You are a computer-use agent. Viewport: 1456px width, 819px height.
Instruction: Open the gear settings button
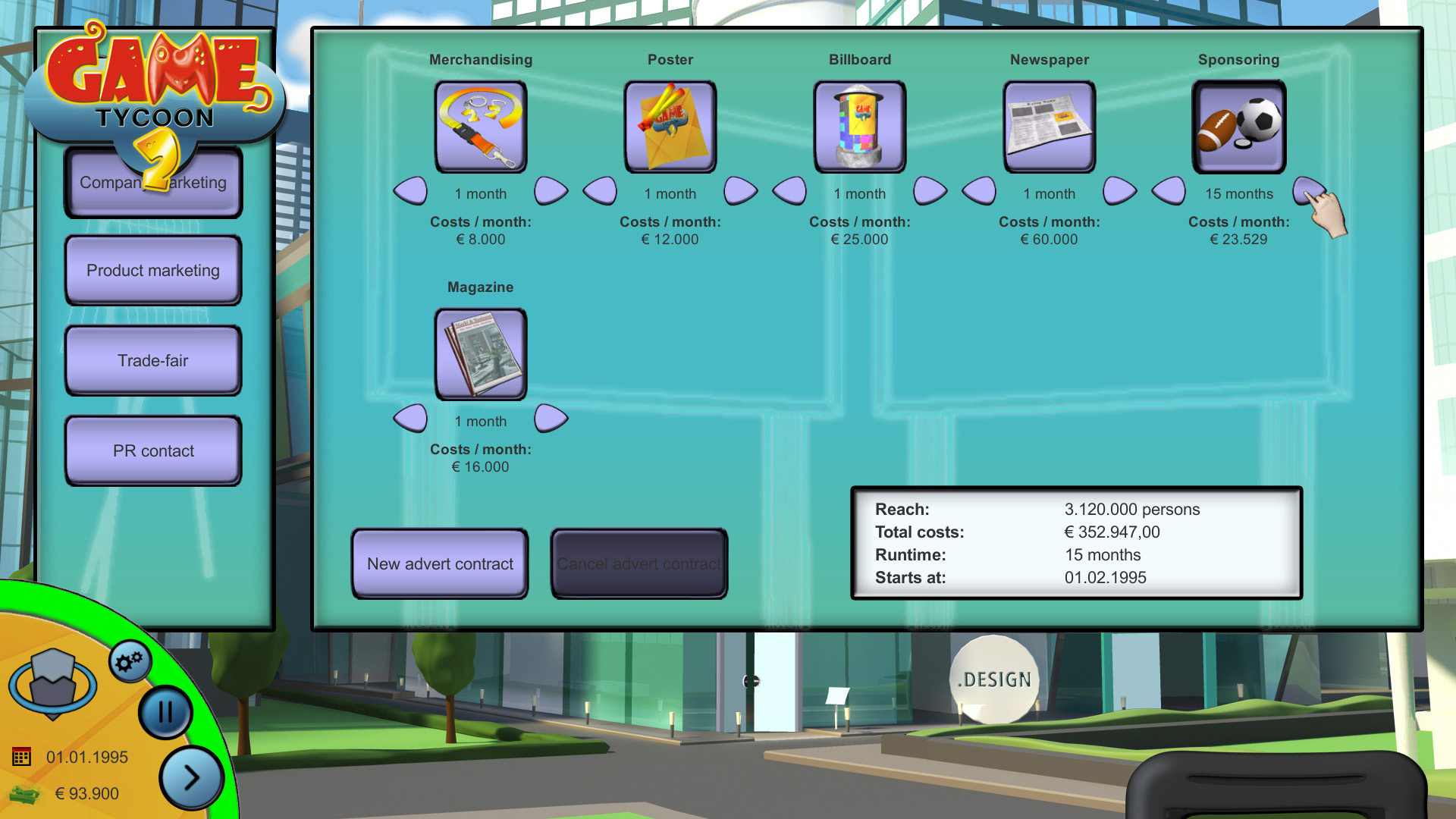(130, 662)
